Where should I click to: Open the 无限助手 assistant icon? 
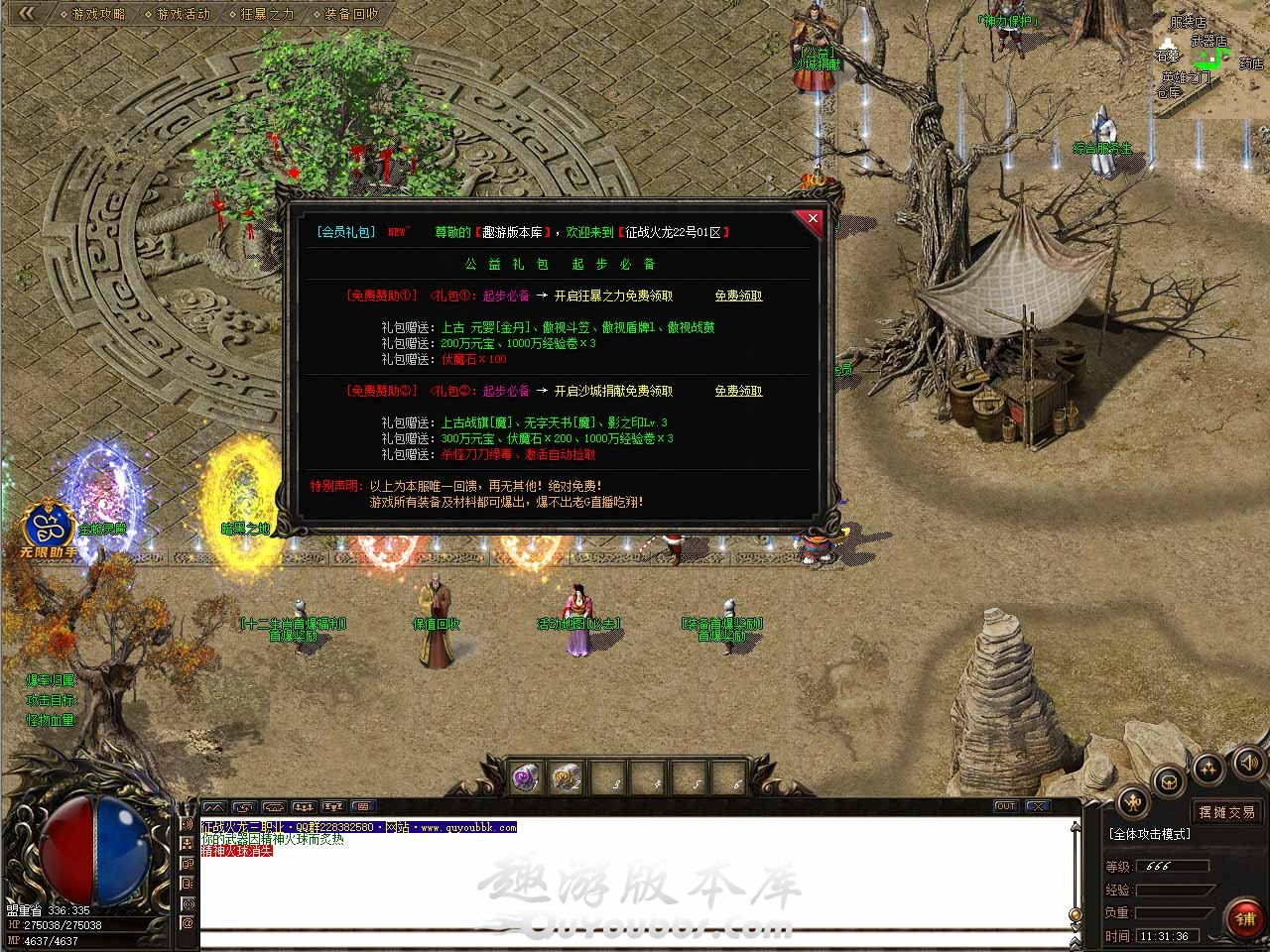pos(48,529)
